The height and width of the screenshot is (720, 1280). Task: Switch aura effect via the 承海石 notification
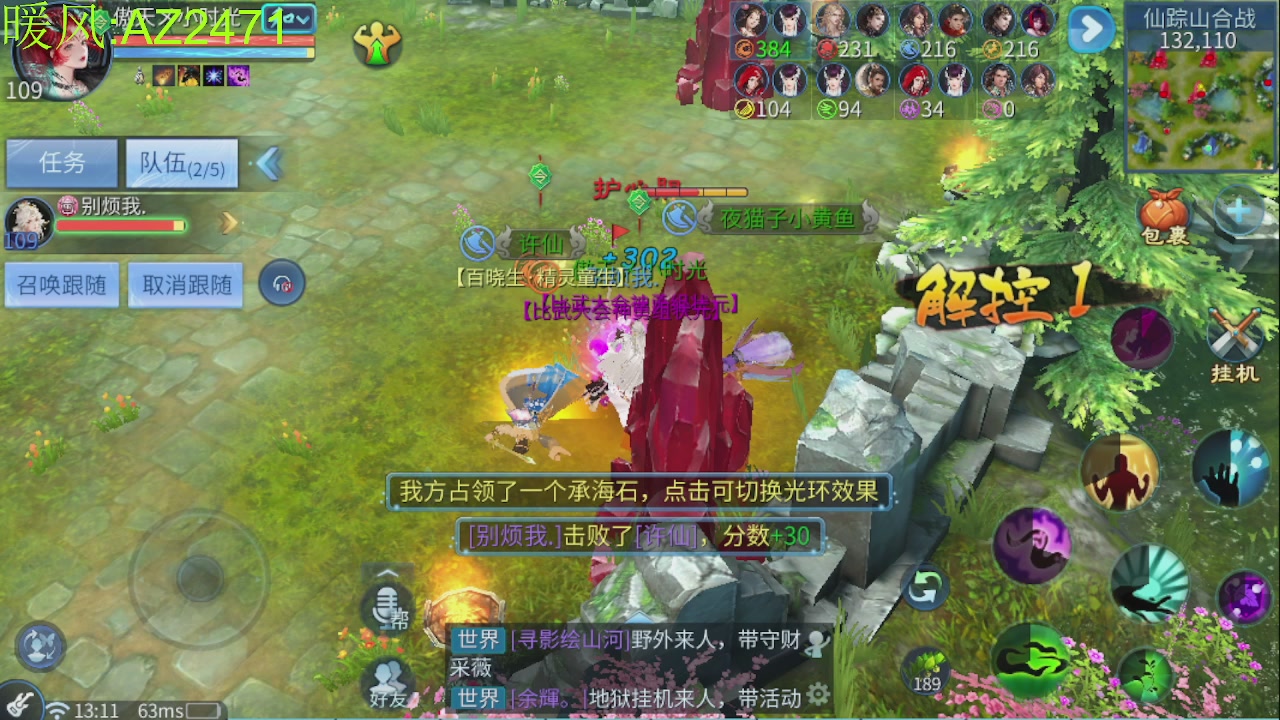coord(640,491)
